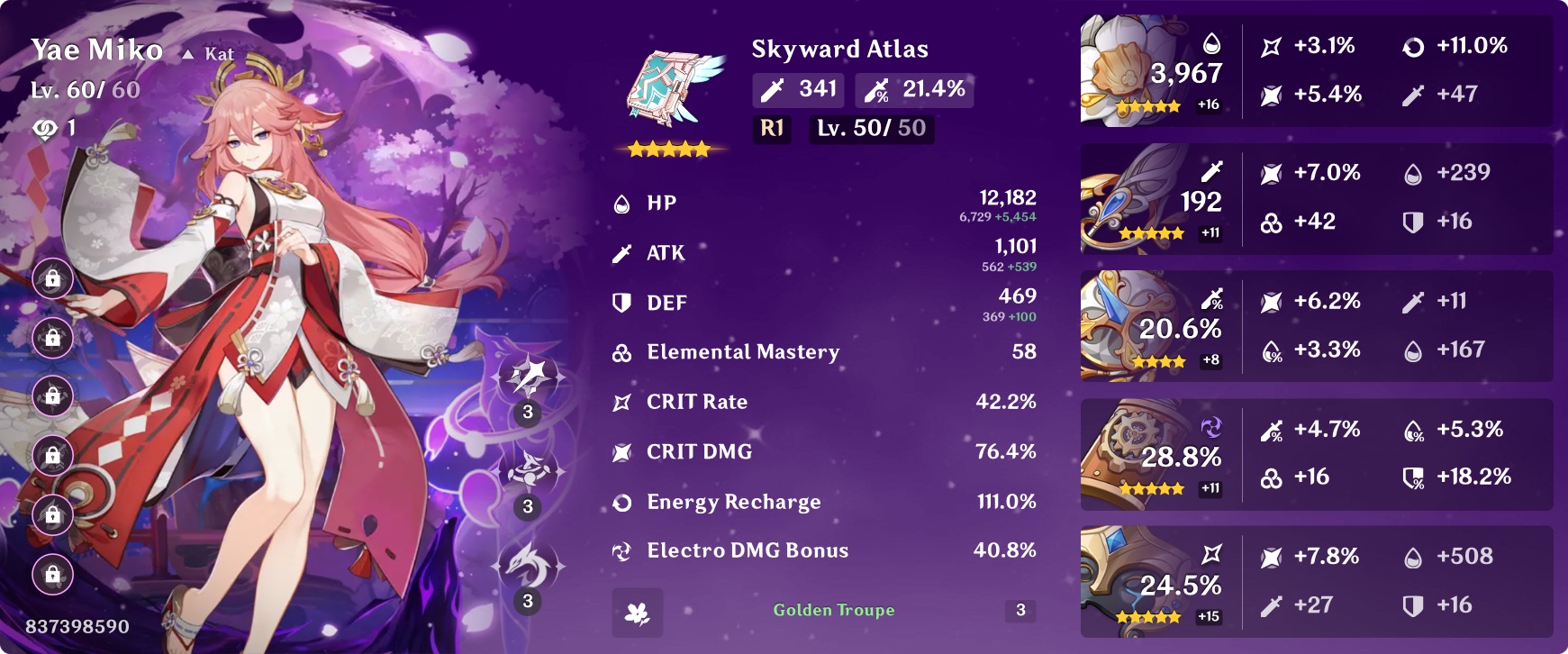The width and height of the screenshot is (1568, 654).
Task: Select the Golden Troupe artifact set icon
Action: (x=638, y=613)
